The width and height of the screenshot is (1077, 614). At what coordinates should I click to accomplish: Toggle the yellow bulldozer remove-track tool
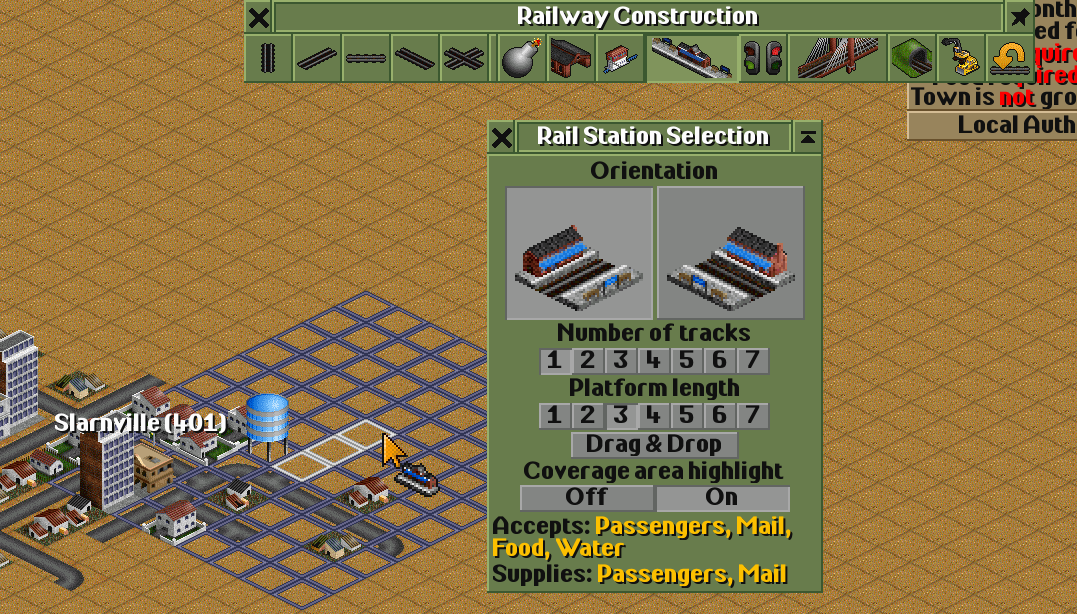[x=961, y=59]
